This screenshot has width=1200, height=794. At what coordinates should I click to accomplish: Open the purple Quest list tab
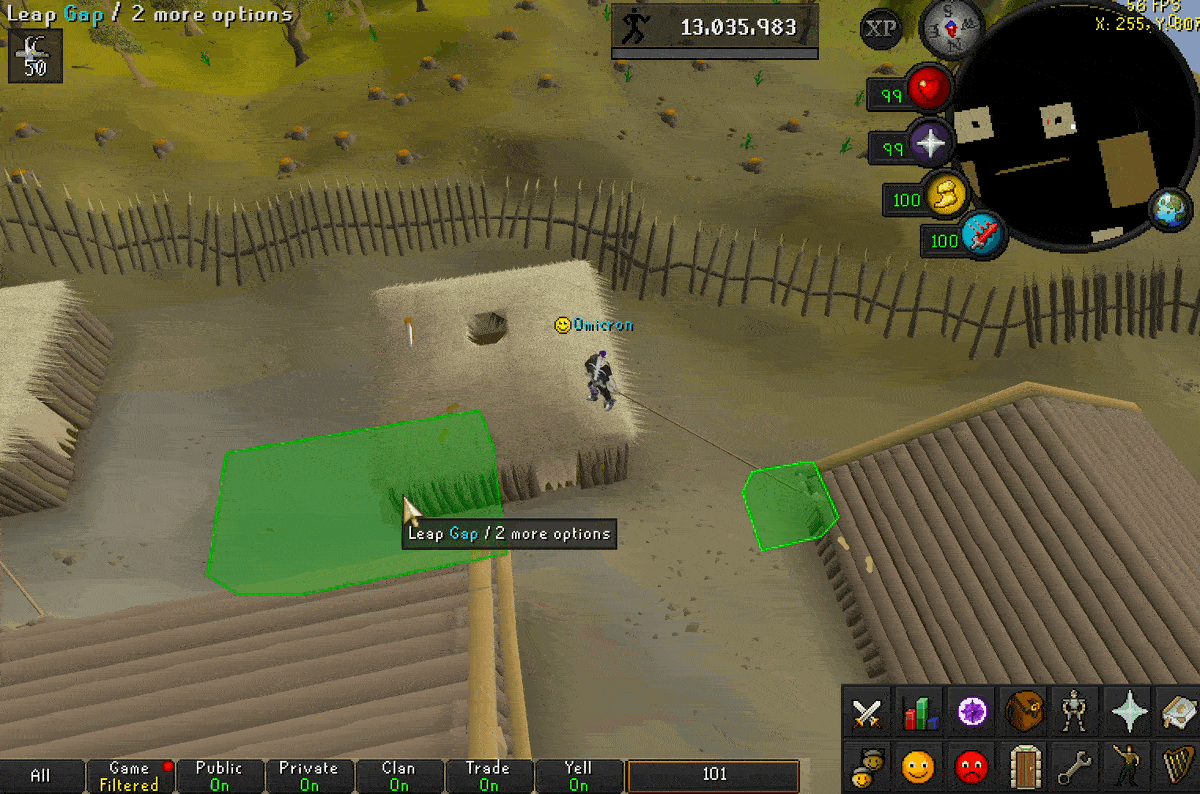click(973, 712)
